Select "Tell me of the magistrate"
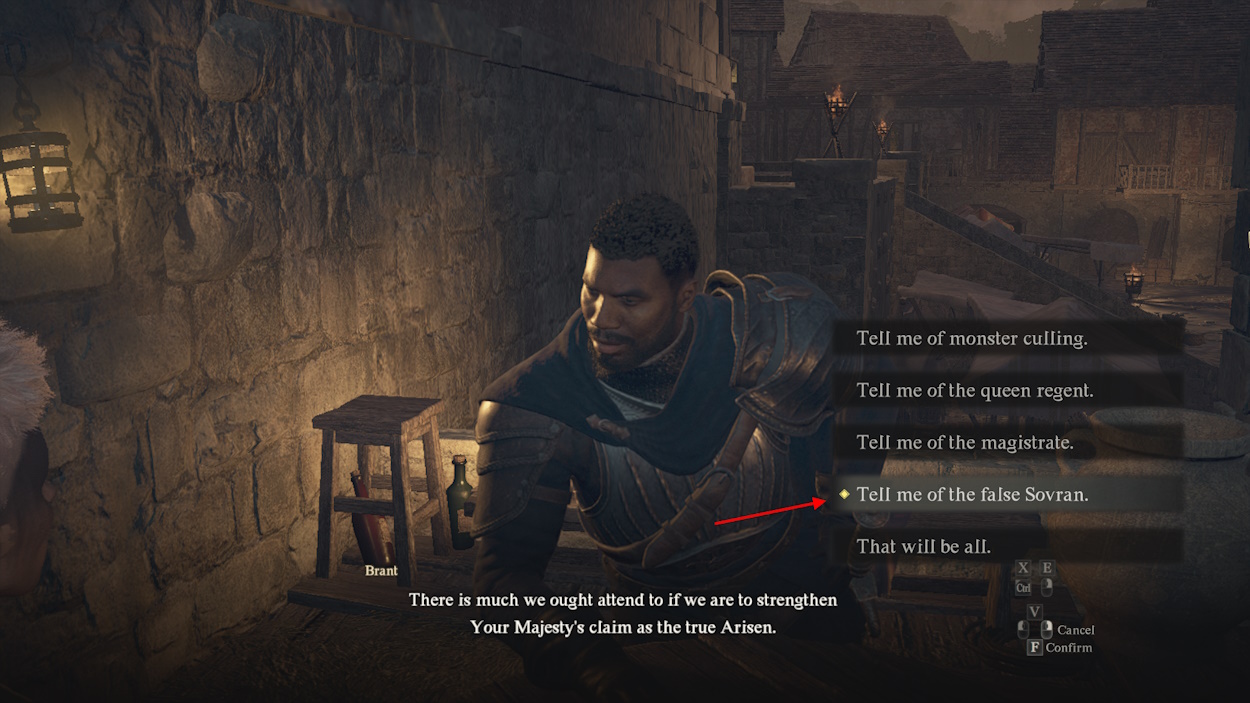Screen dimensions: 1250x703 [x=964, y=442]
